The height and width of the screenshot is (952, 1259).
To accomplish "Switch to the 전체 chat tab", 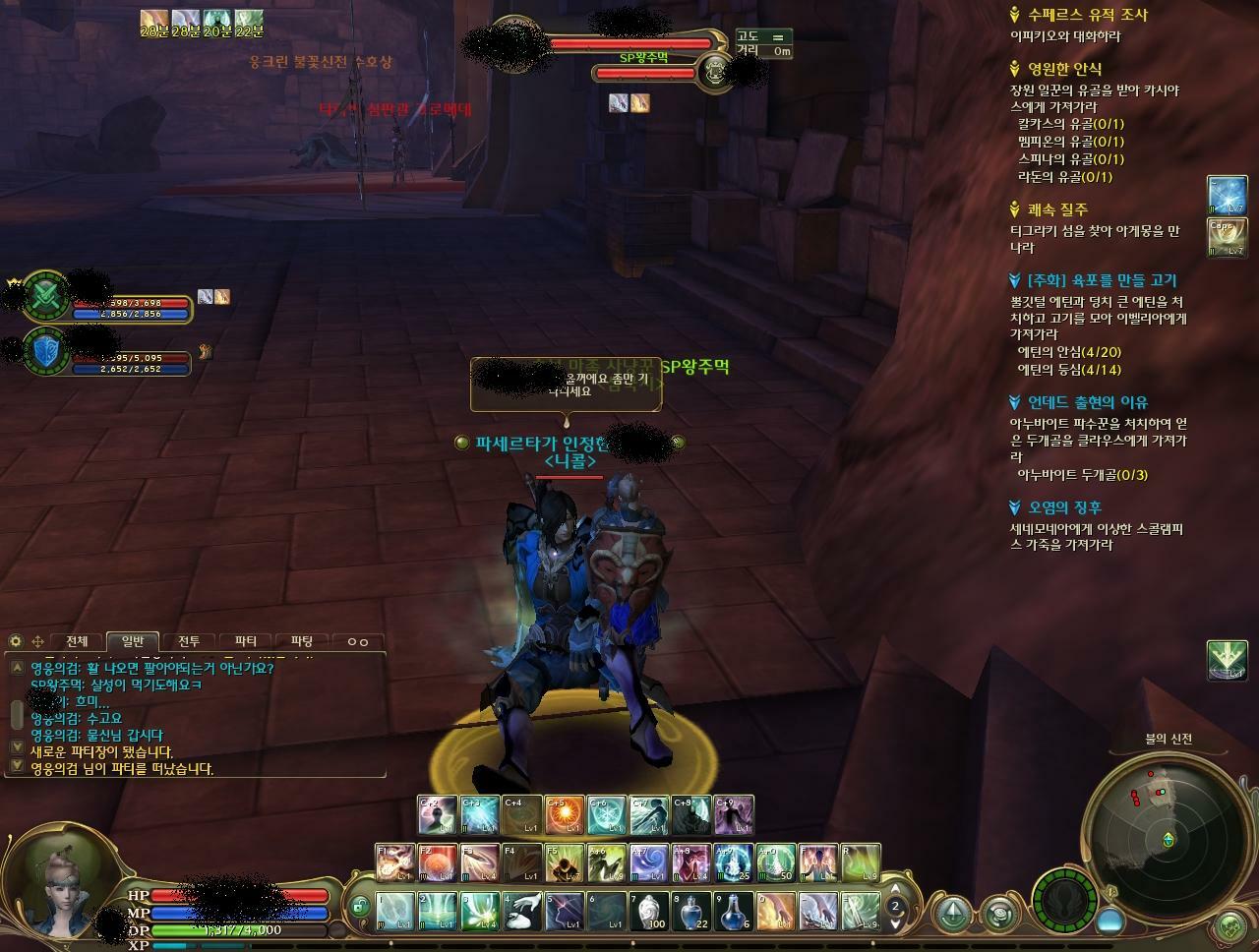I will click(76, 641).
